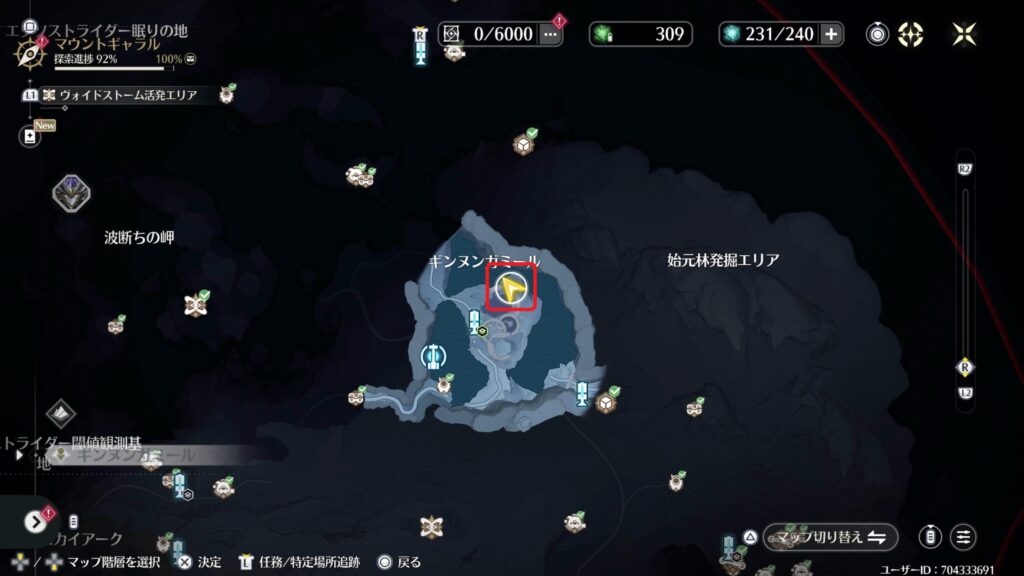The image size is (1024, 576).
Task: Open the three-dots menu beside 0/6000
Action: tap(551, 34)
